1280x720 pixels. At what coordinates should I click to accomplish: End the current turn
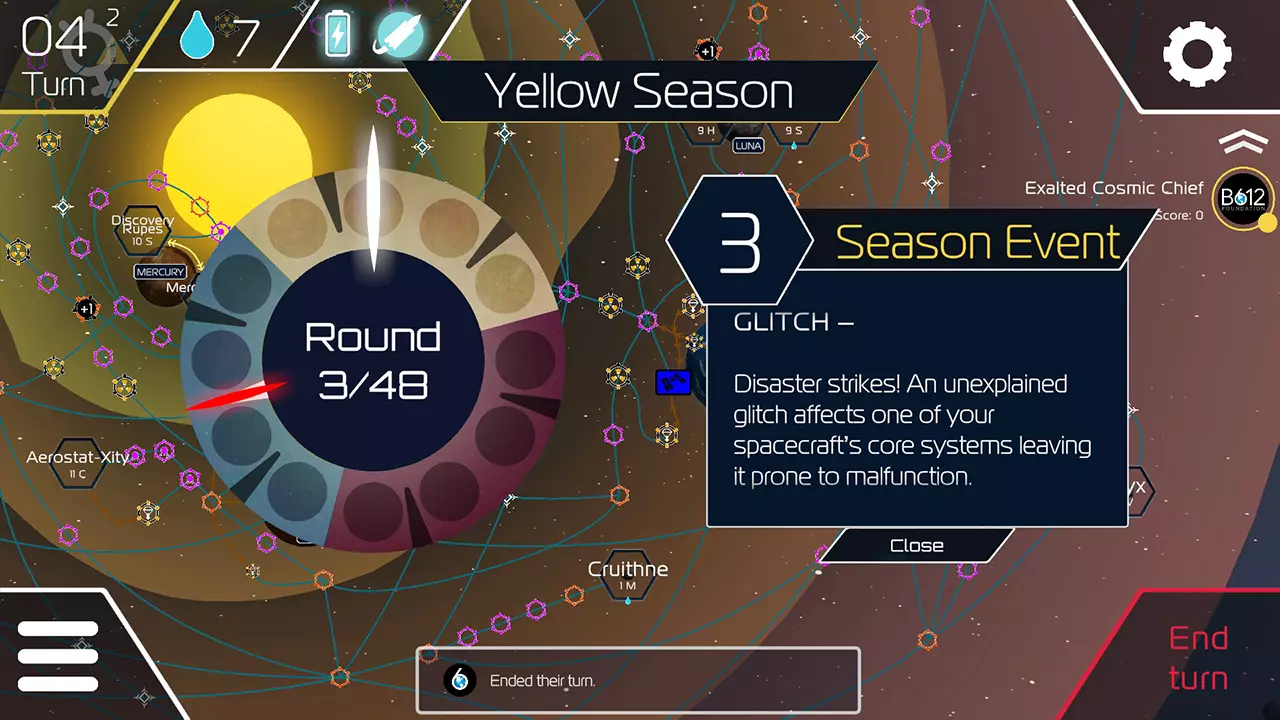pos(1198,658)
